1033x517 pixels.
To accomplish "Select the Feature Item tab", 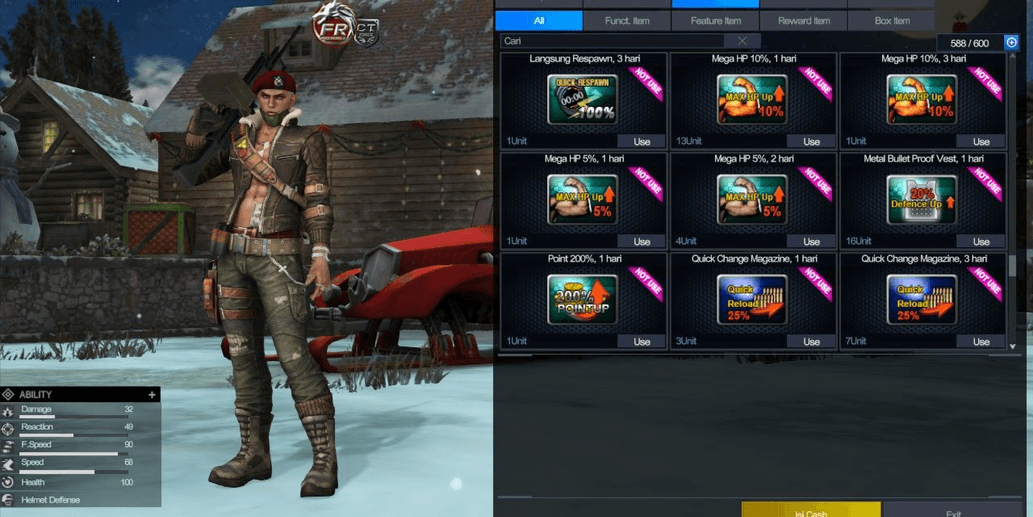I will tap(715, 20).
